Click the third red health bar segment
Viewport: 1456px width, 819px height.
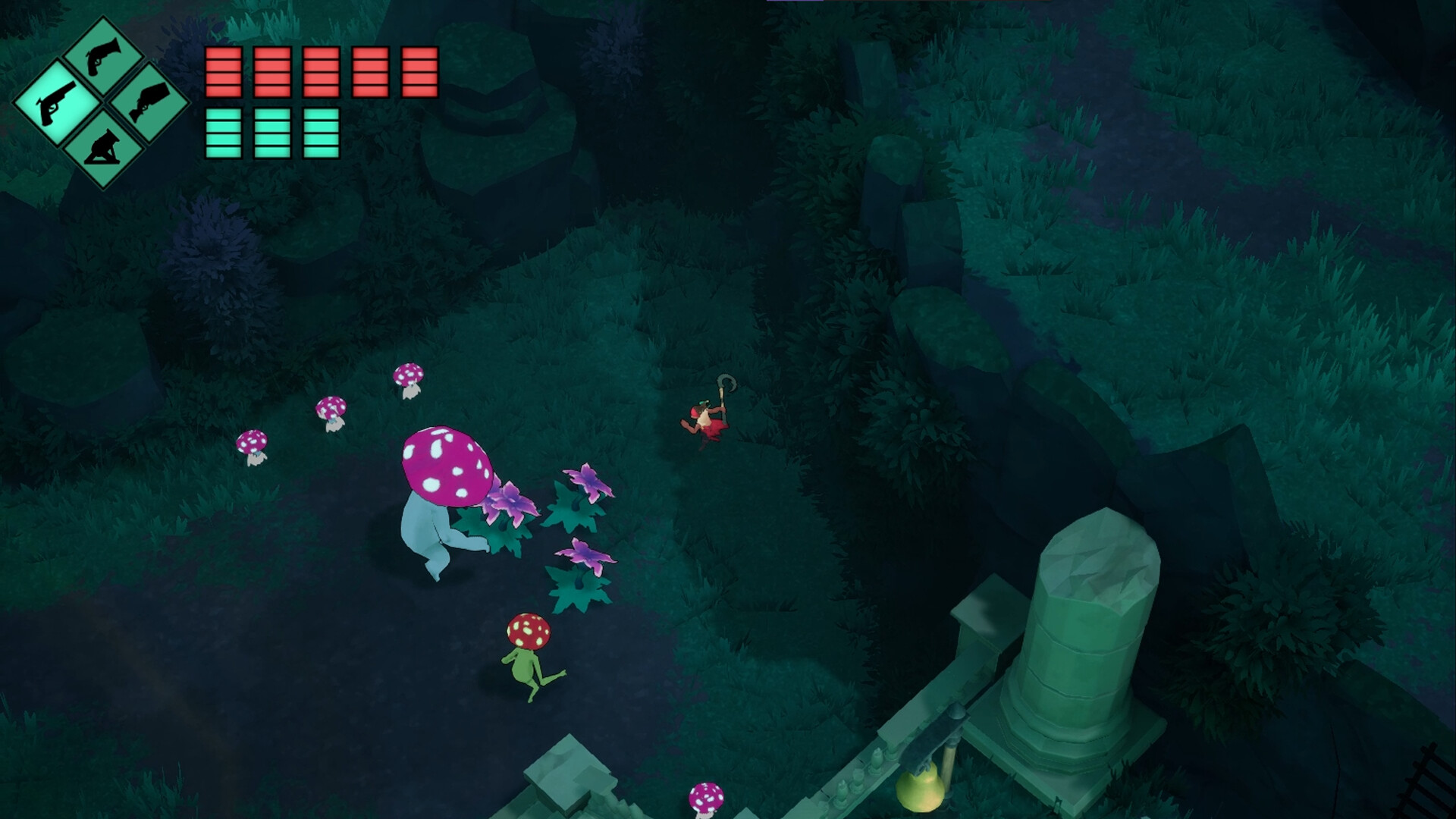pos(321,72)
